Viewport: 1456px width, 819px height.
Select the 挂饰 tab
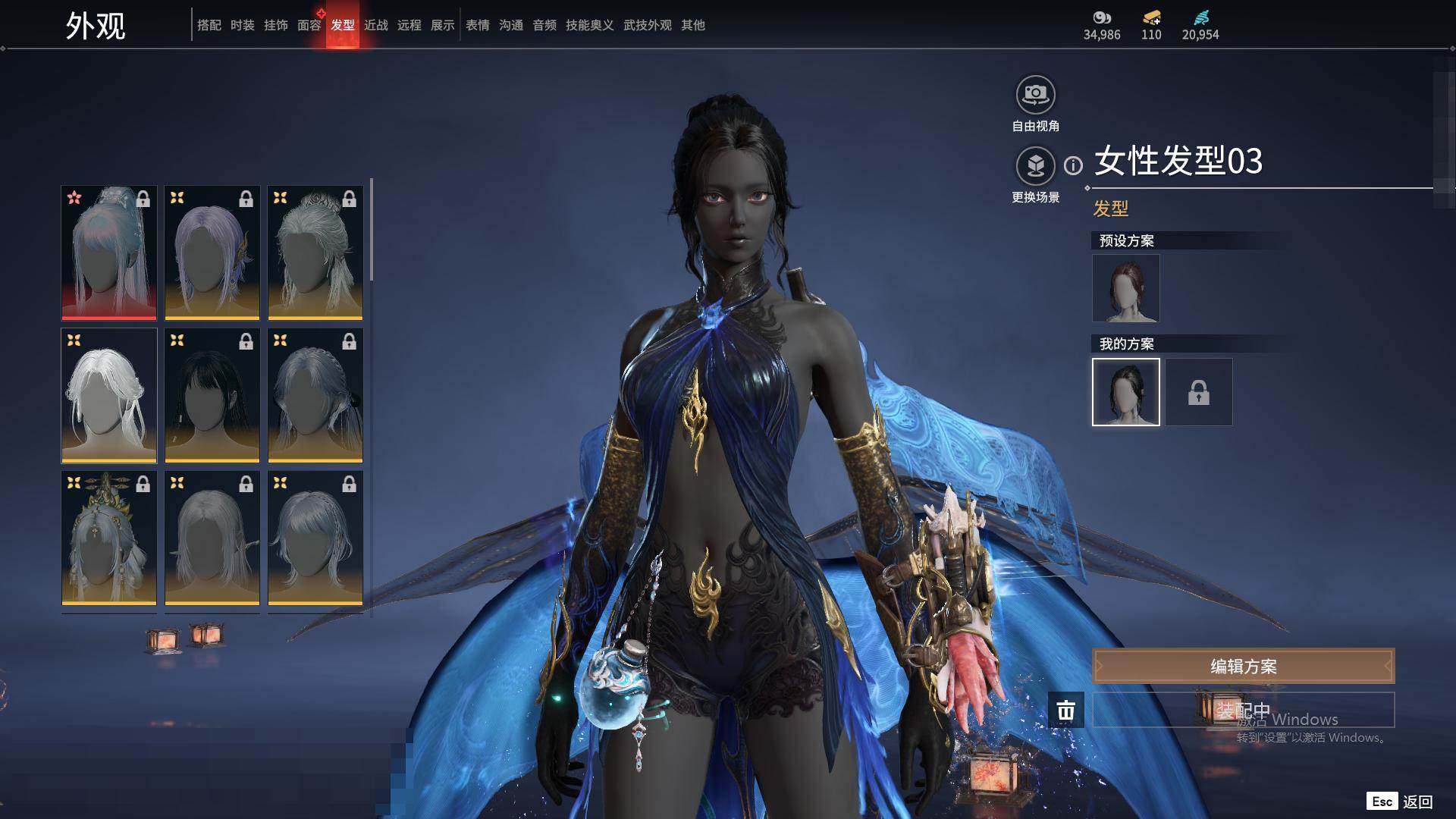click(275, 25)
